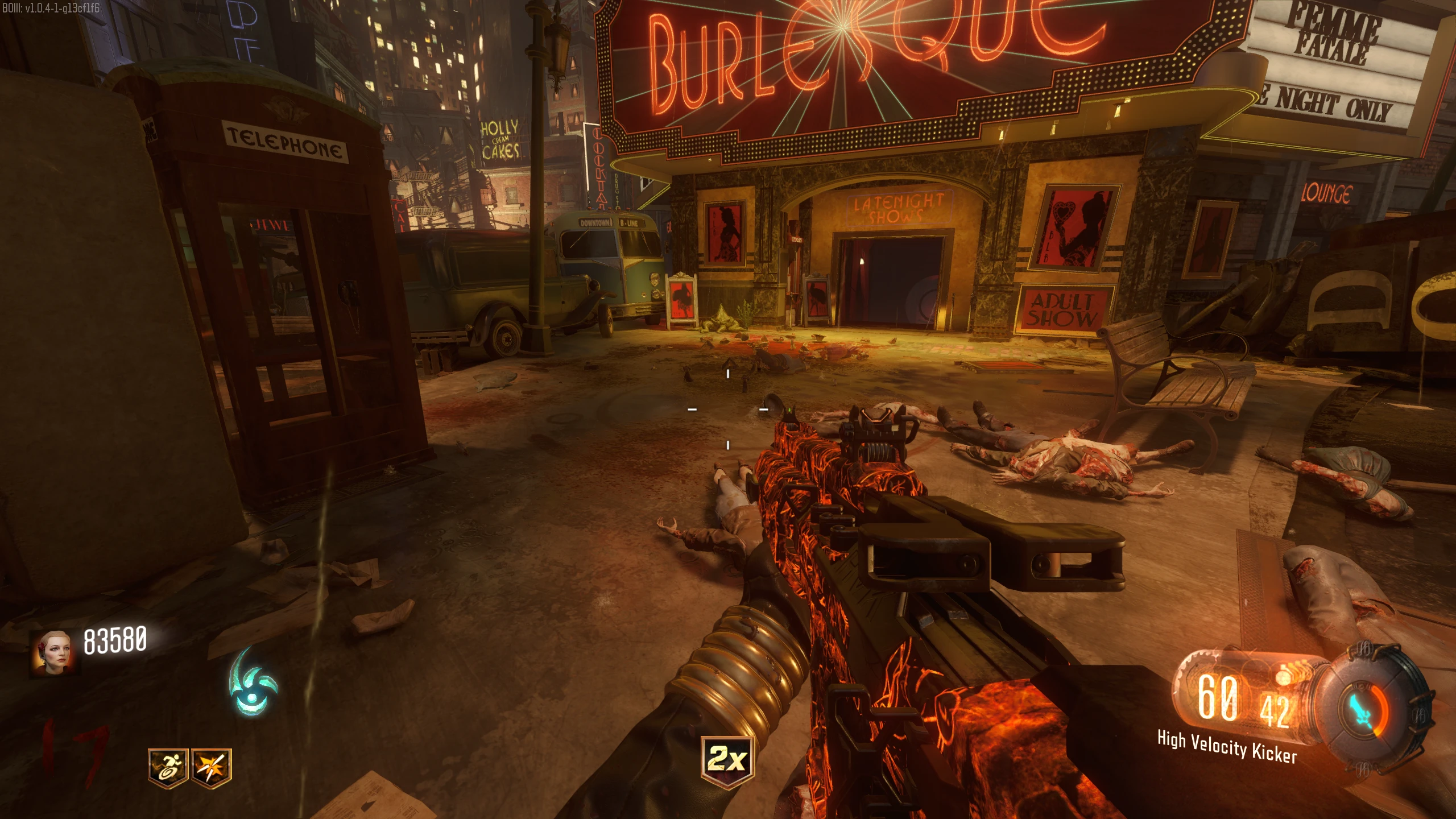This screenshot has height=819, width=1456.
Task: Select the Stamin-Up running figure perk icon
Action: [x=168, y=767]
